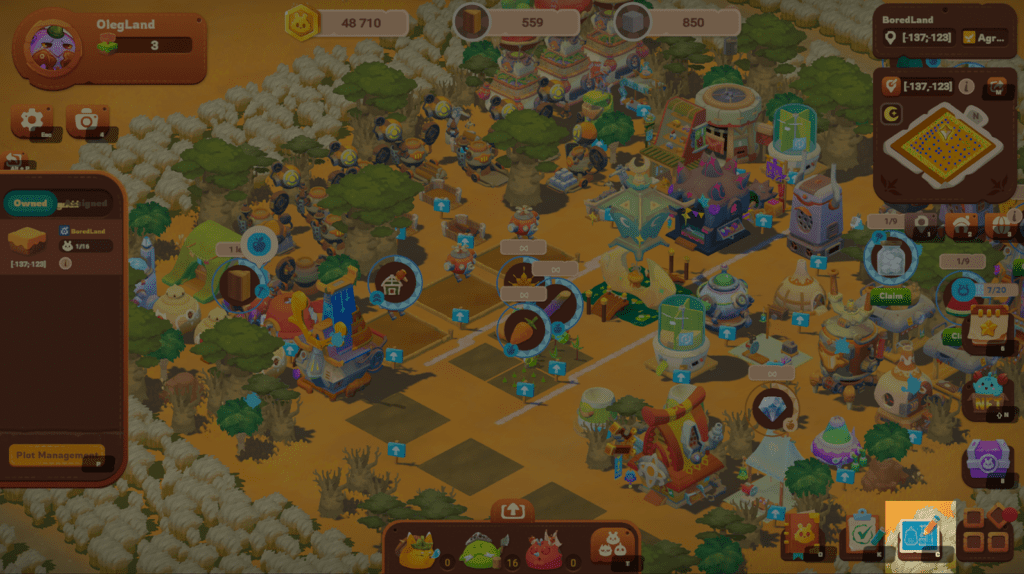The width and height of the screenshot is (1024, 574).
Task: Switch to the Owned plots tab
Action: (30, 203)
